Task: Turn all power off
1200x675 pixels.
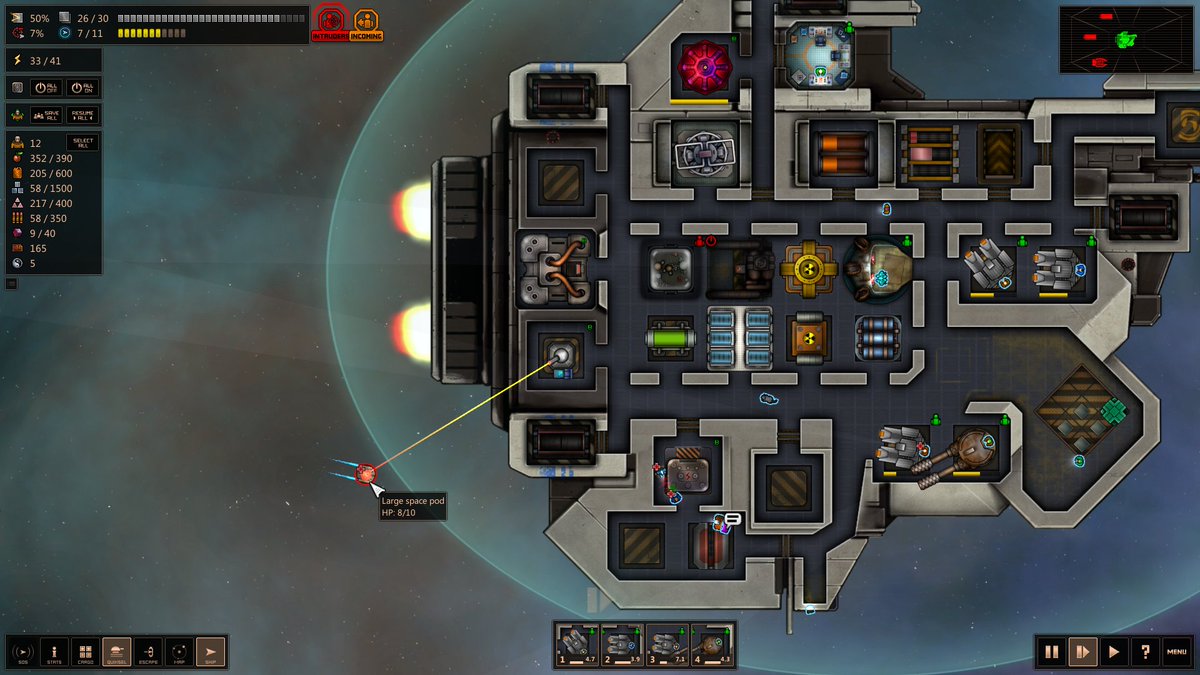Action: coord(47,88)
